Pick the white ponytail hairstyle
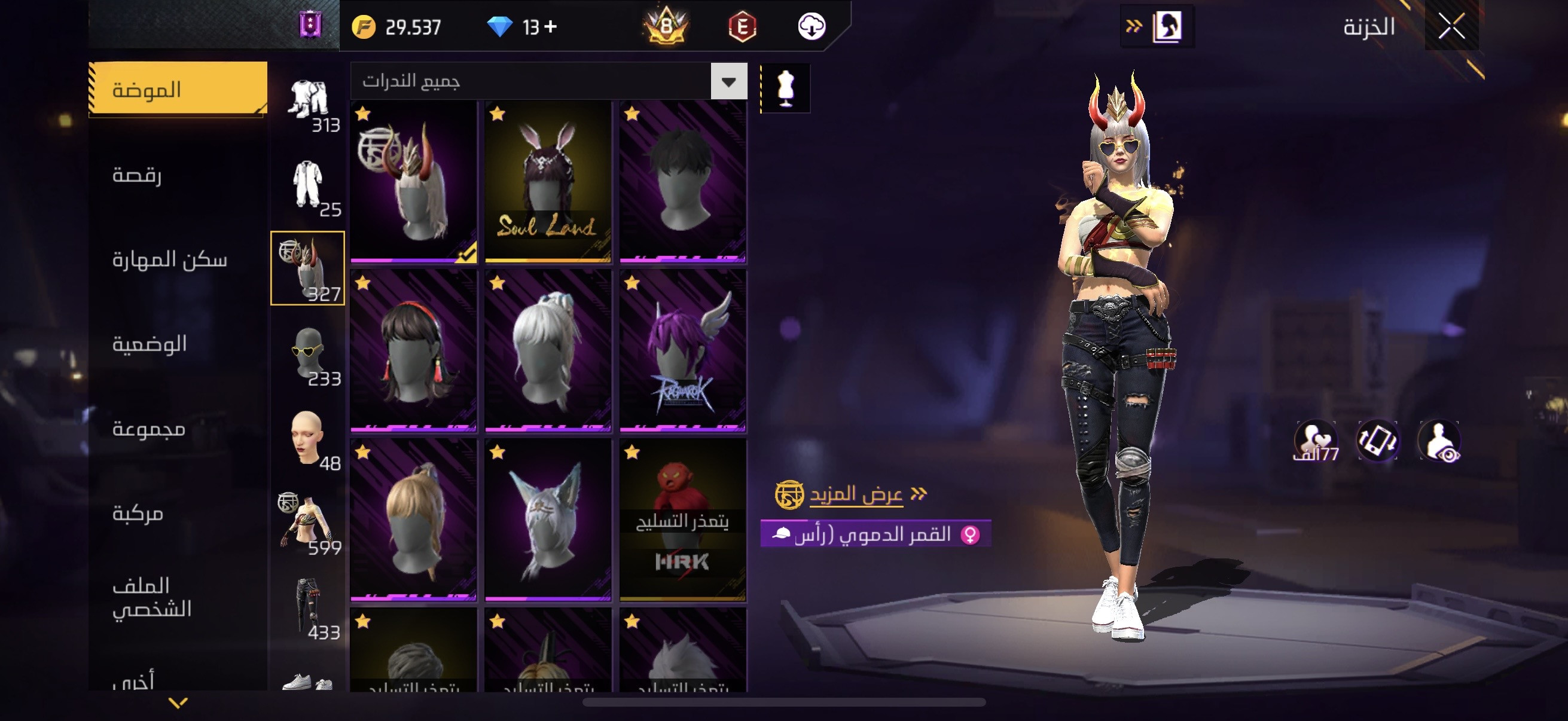Image resolution: width=1568 pixels, height=721 pixels. (x=548, y=350)
